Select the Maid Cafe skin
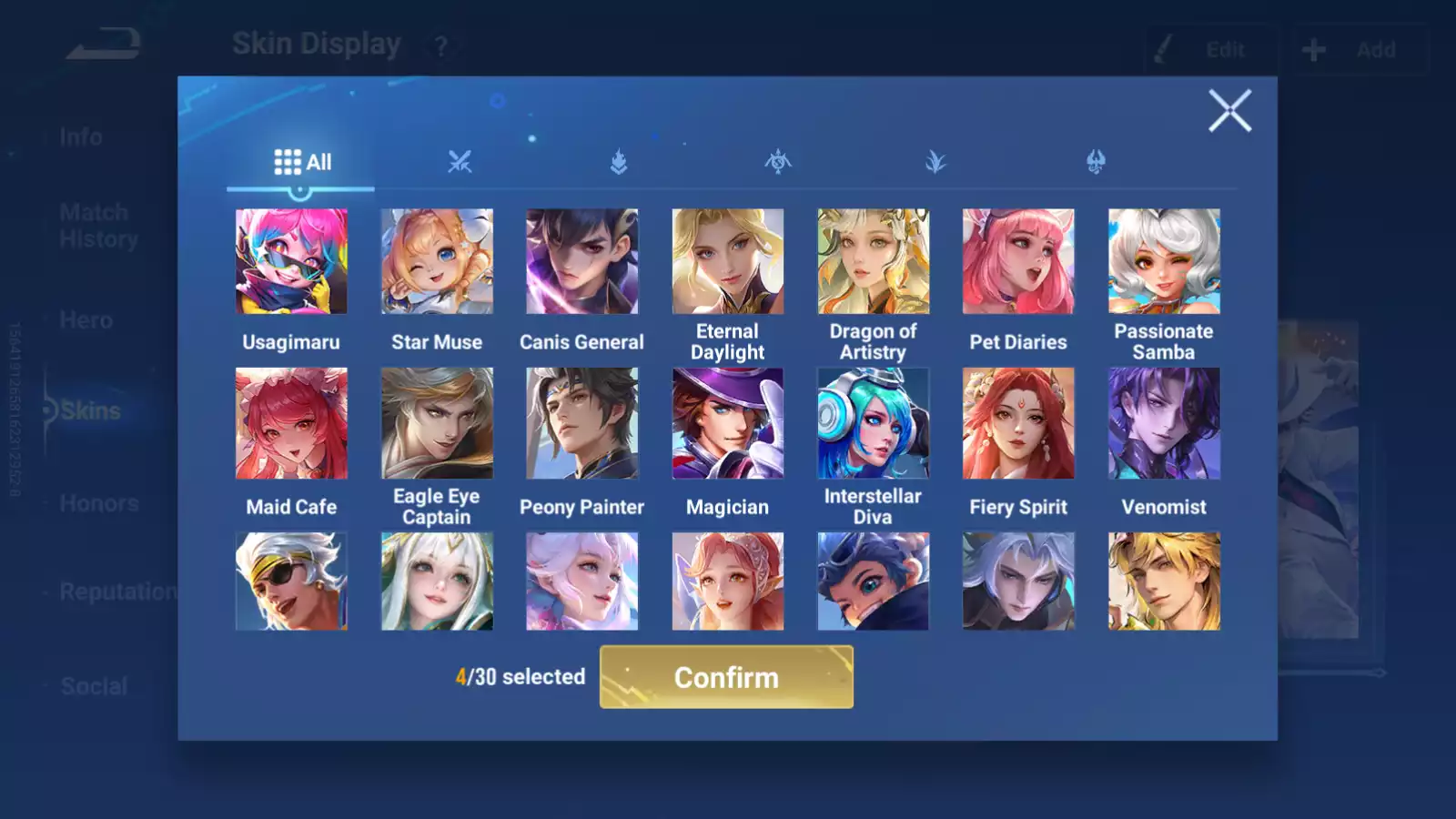The image size is (1456, 819). click(291, 423)
